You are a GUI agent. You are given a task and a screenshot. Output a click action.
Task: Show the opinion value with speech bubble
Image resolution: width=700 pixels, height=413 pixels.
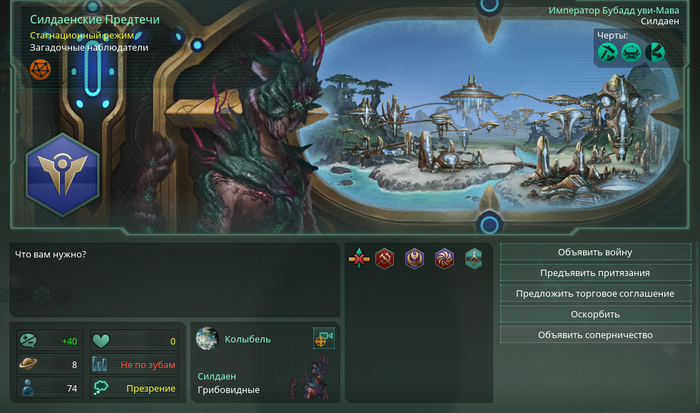point(49,341)
